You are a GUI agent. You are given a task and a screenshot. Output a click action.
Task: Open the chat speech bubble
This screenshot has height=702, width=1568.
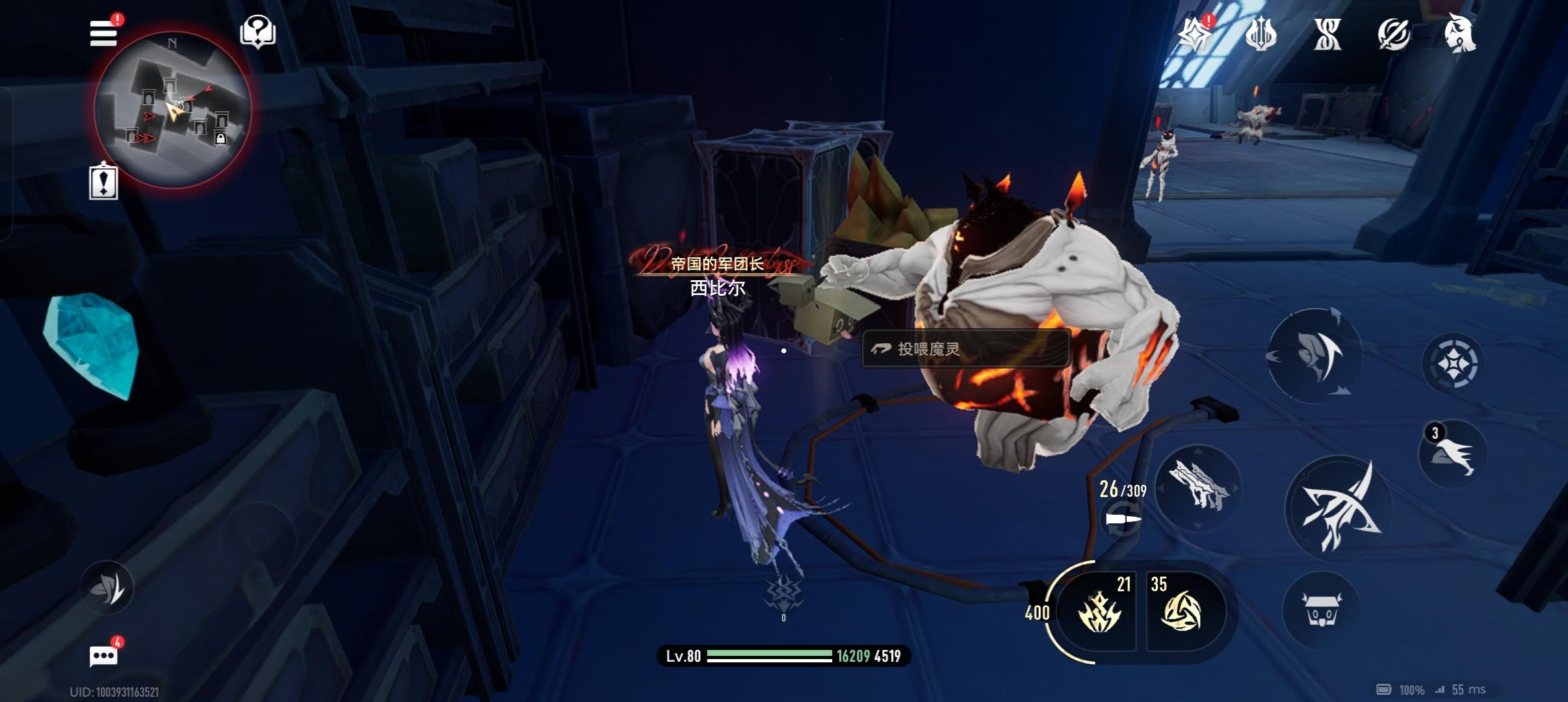click(104, 656)
